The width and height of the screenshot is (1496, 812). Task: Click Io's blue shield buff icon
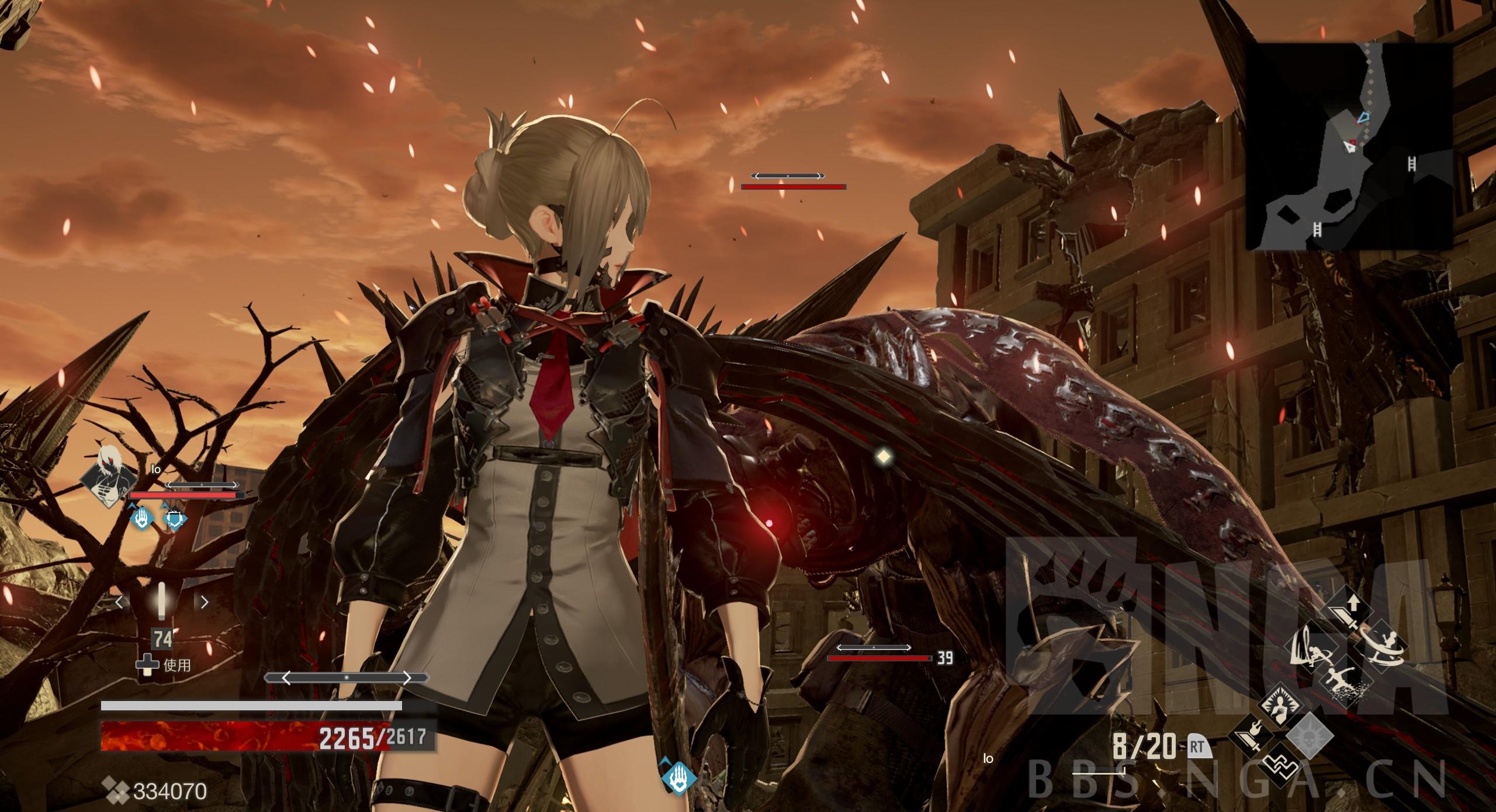tap(174, 518)
